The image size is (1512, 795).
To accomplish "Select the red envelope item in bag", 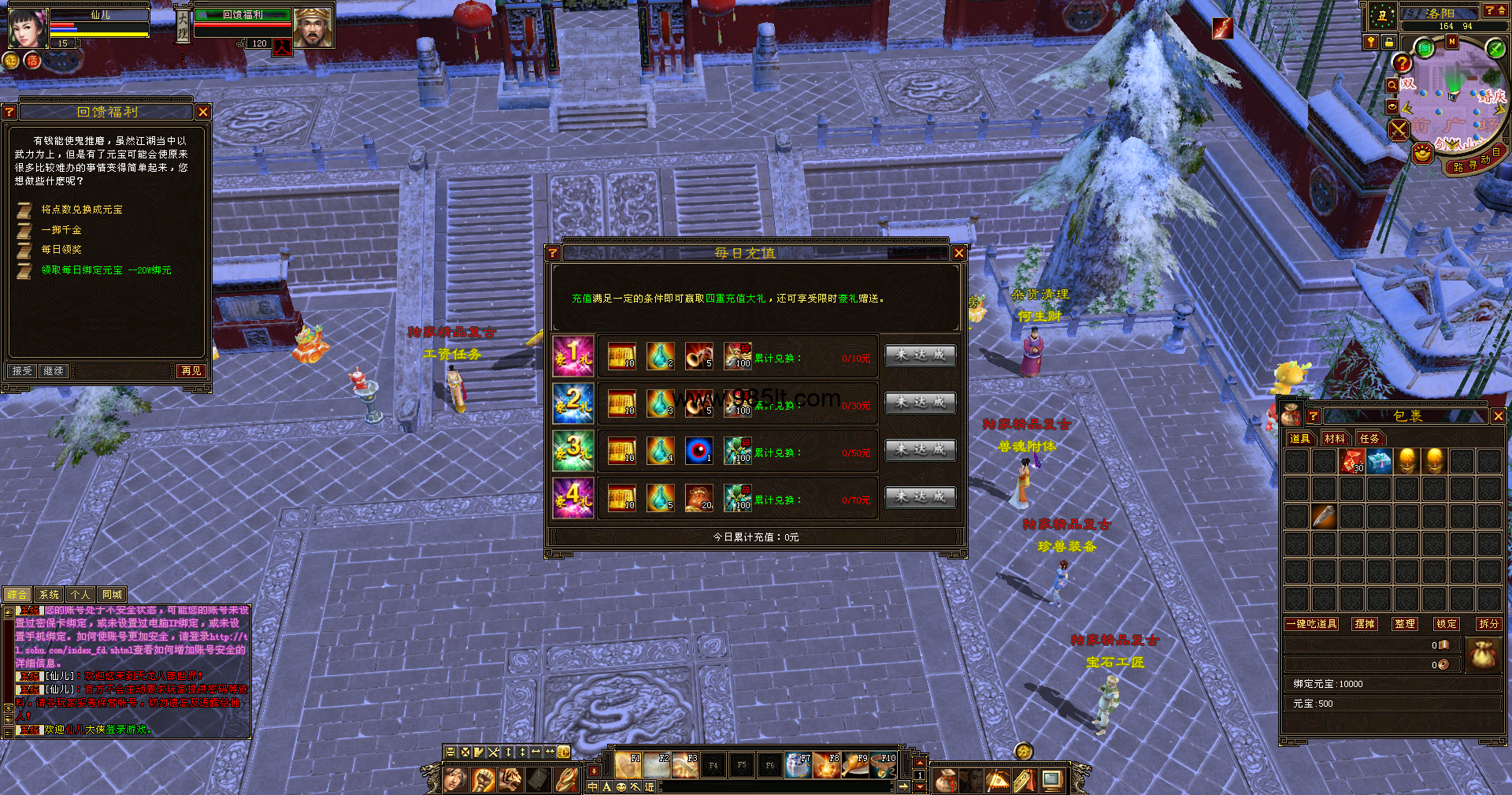I will tap(1352, 461).
